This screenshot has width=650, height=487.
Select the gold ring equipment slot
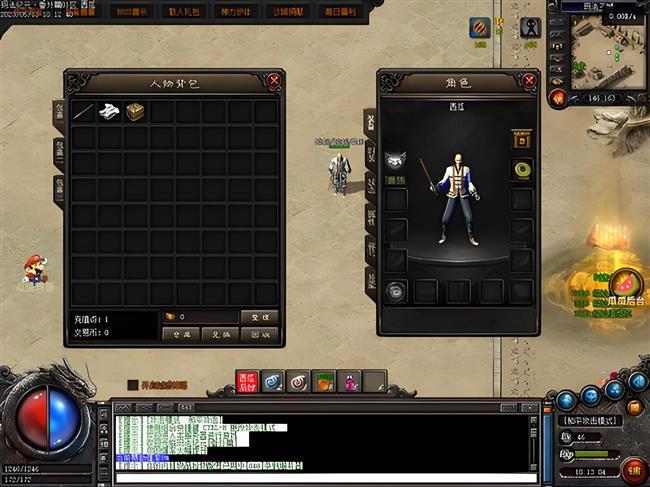[x=521, y=169]
